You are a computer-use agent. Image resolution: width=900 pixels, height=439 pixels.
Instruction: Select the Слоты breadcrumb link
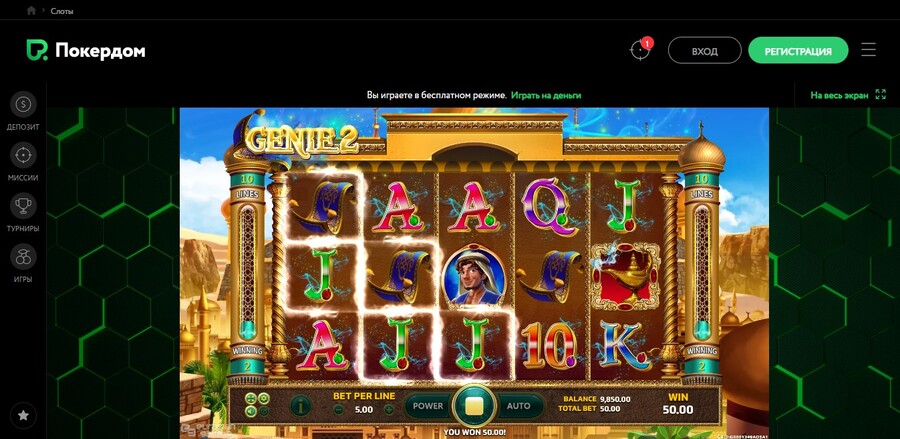(x=60, y=11)
